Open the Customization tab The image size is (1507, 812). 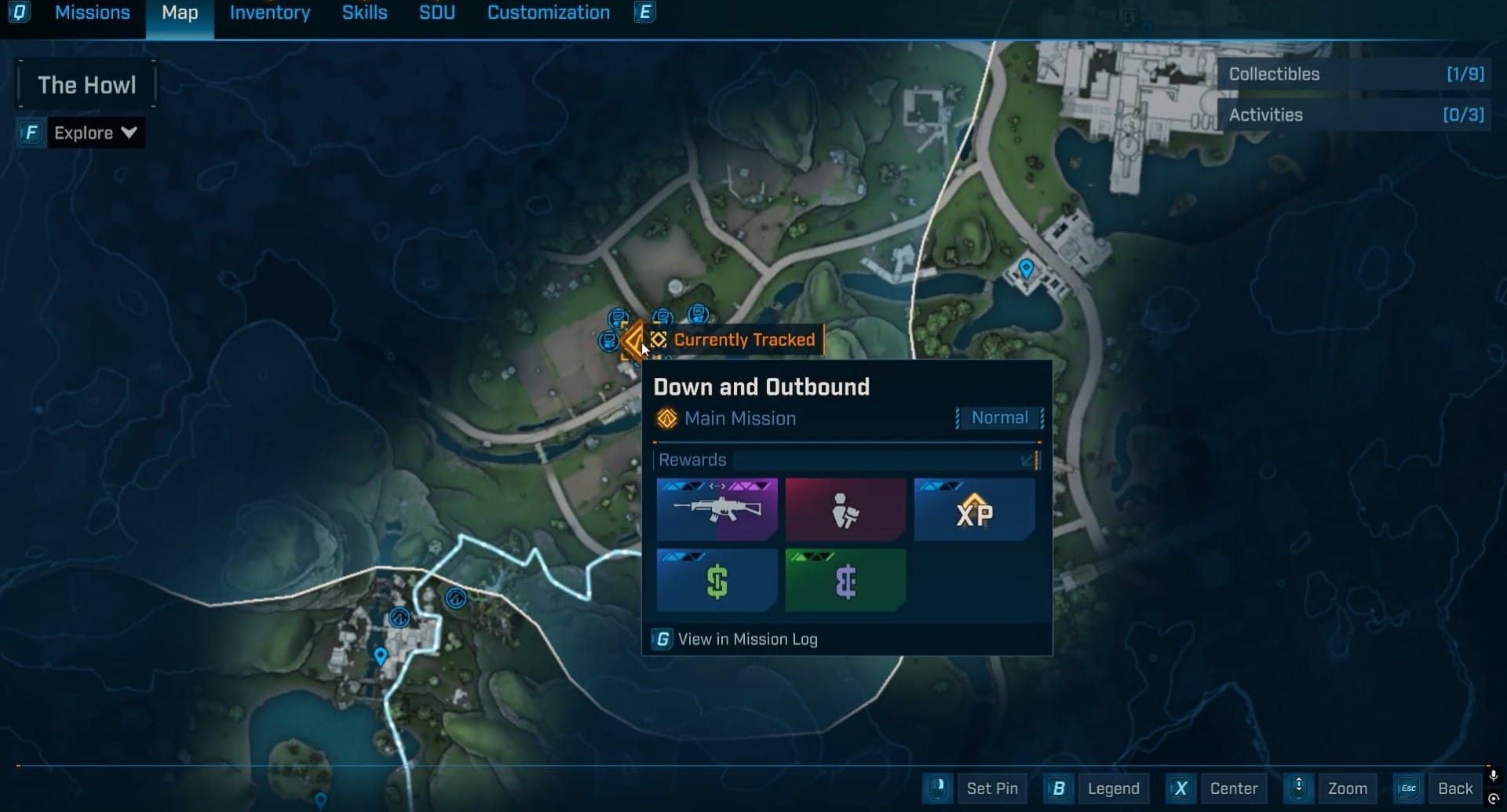(548, 13)
